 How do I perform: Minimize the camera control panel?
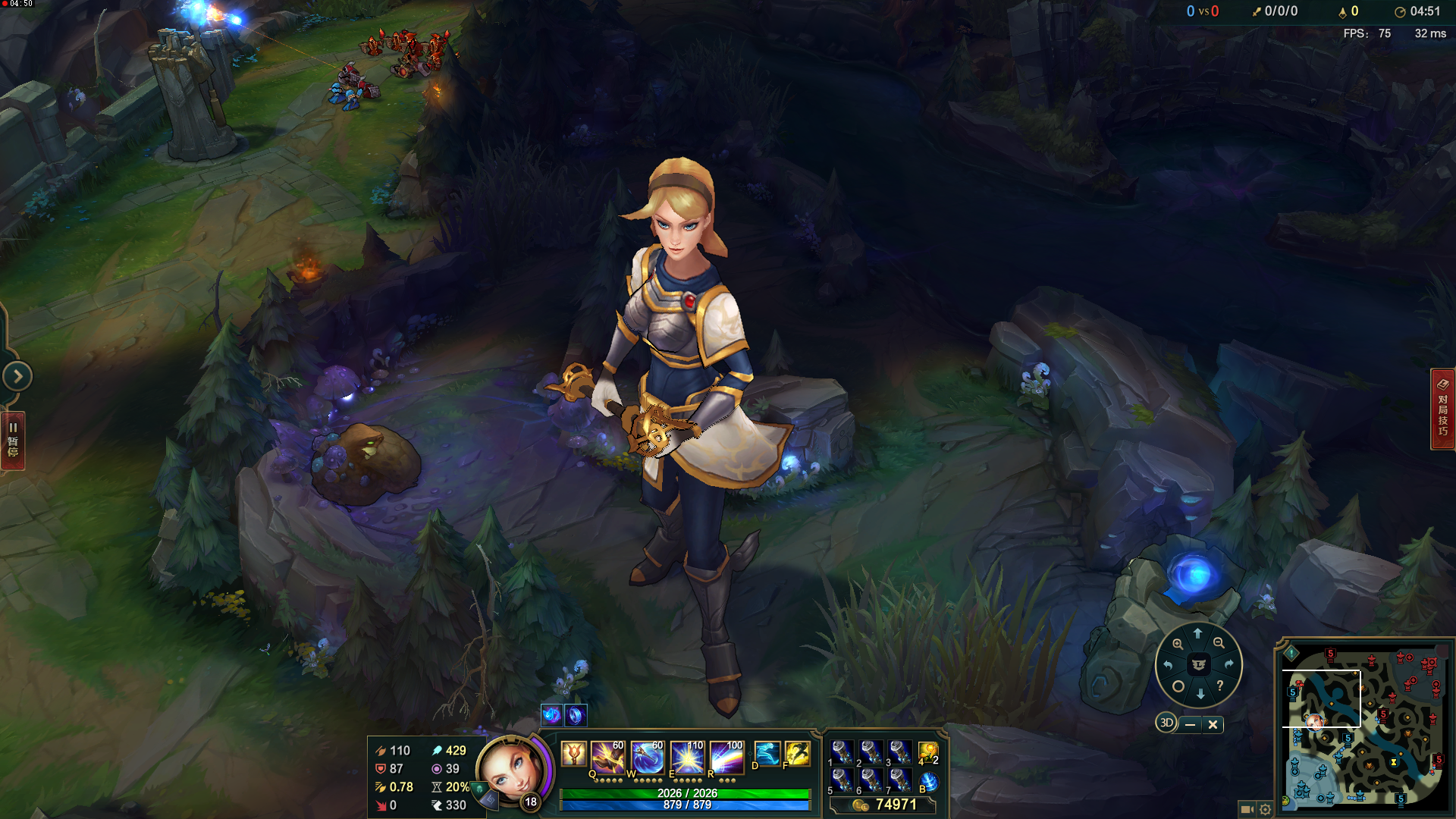click(x=1190, y=724)
